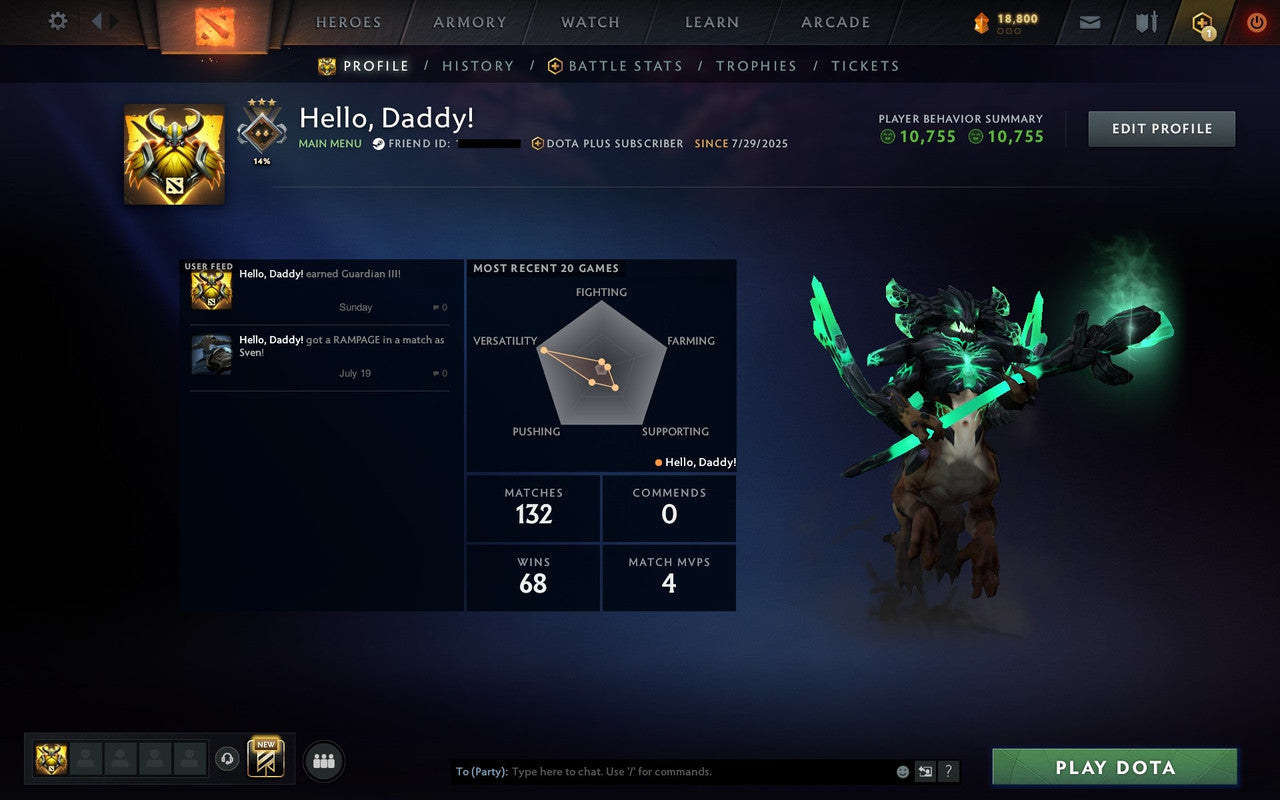The height and width of the screenshot is (800, 1280).
Task: Select ARCADE from the top menu
Action: 835,22
